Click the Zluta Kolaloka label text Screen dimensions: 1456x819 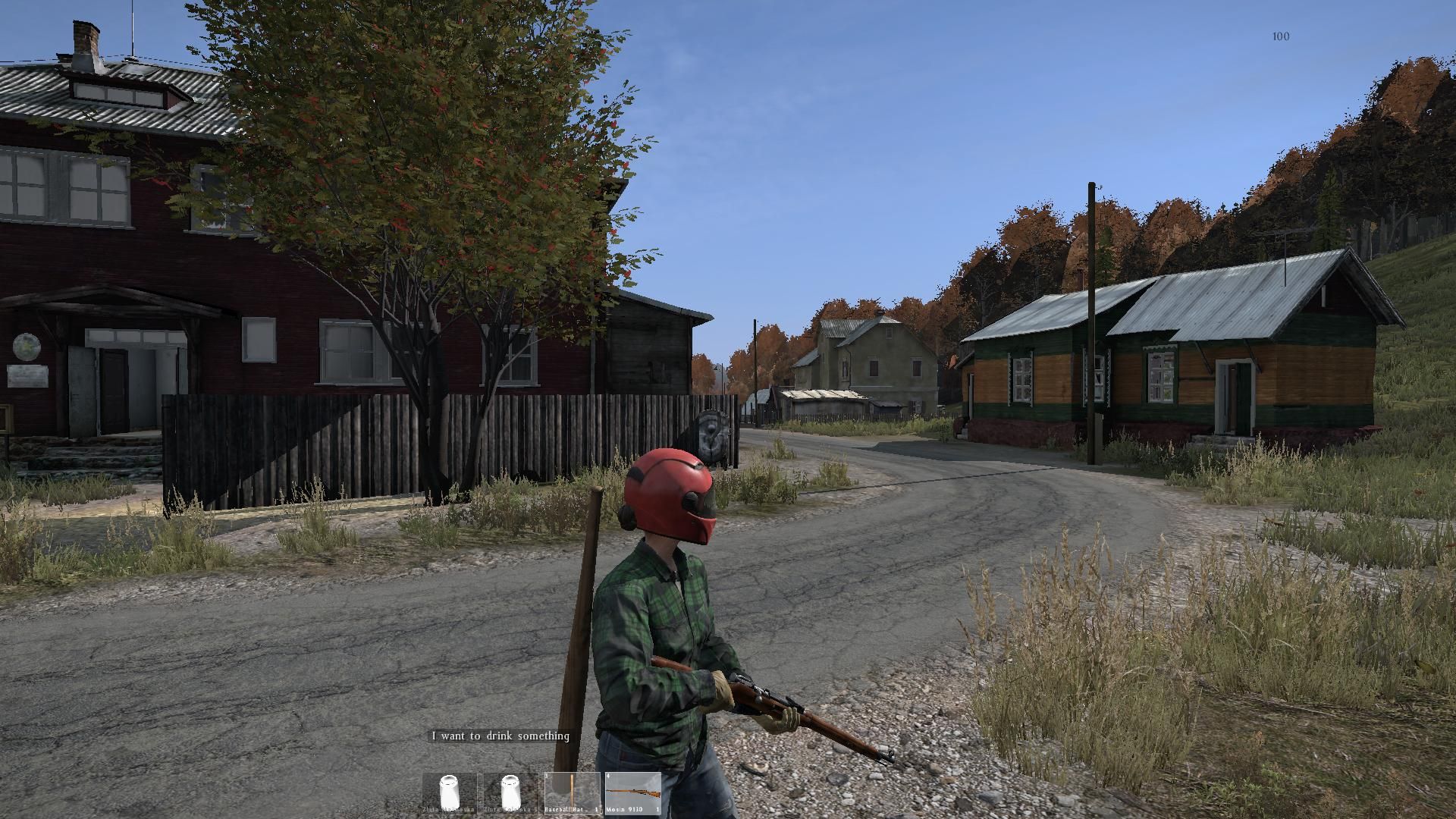point(508,810)
